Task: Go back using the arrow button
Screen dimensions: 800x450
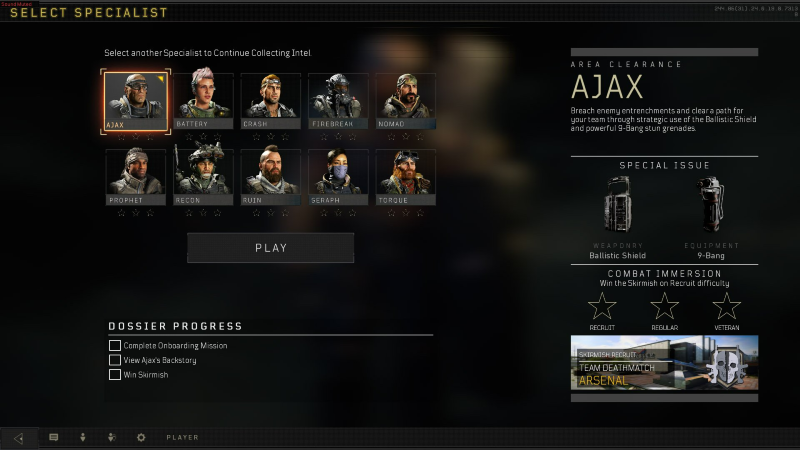Action: point(19,437)
